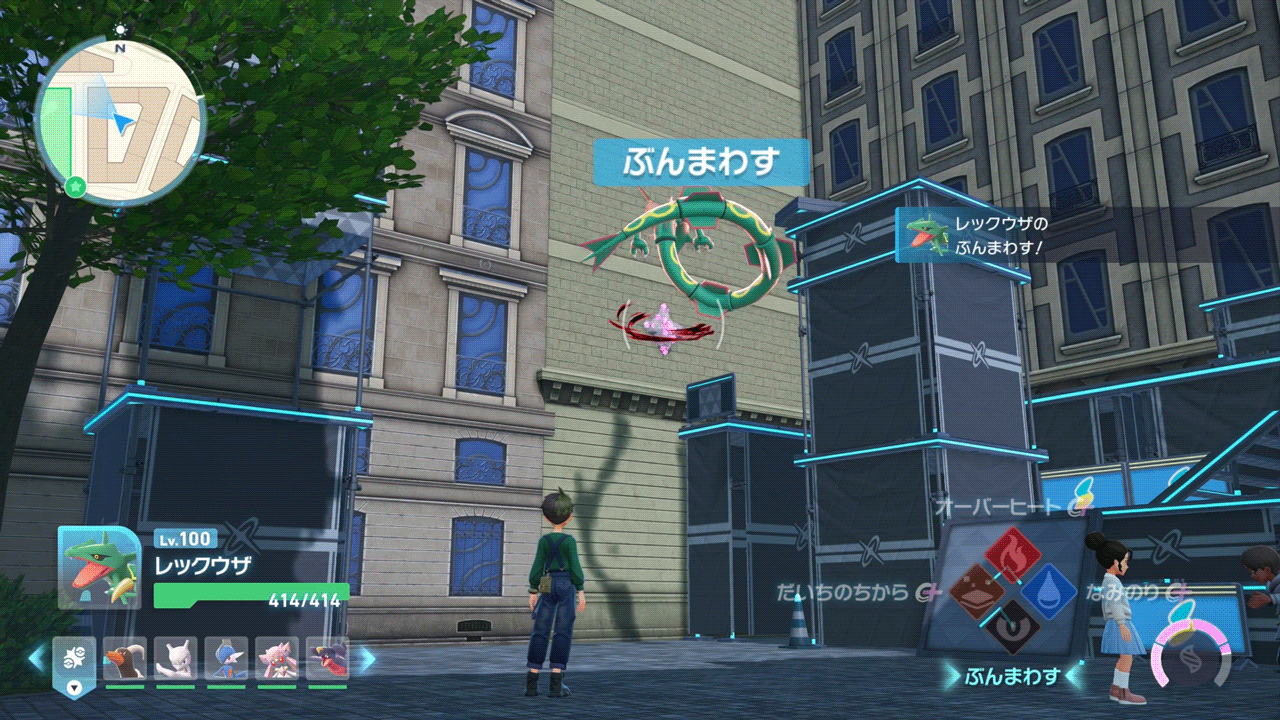Viewport: 1280px width, 720px height.
Task: Activate the brown ground move Earth Power
Action: tap(977, 591)
